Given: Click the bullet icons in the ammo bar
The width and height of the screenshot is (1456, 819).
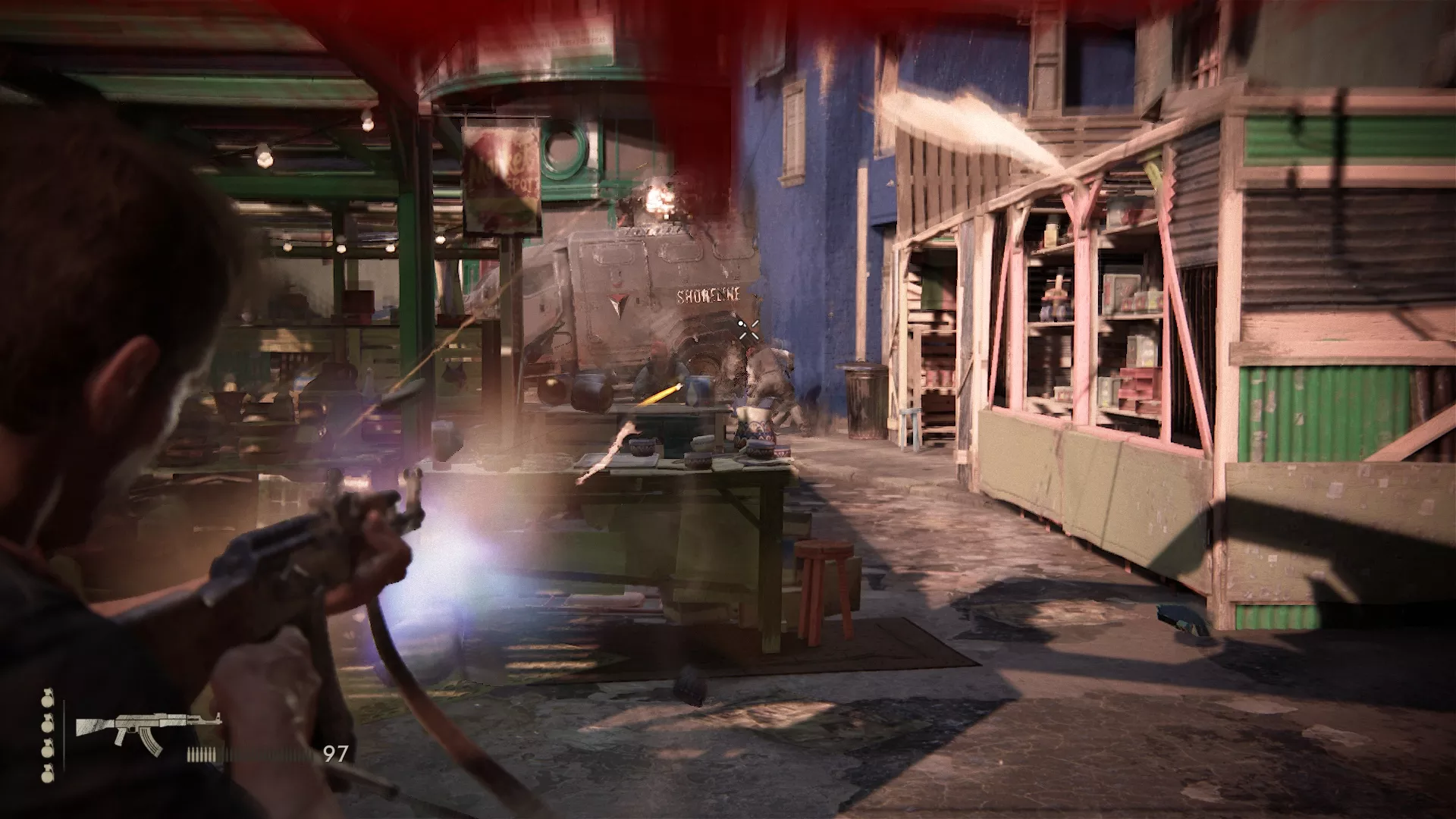Looking at the screenshot, I should click(x=203, y=753).
